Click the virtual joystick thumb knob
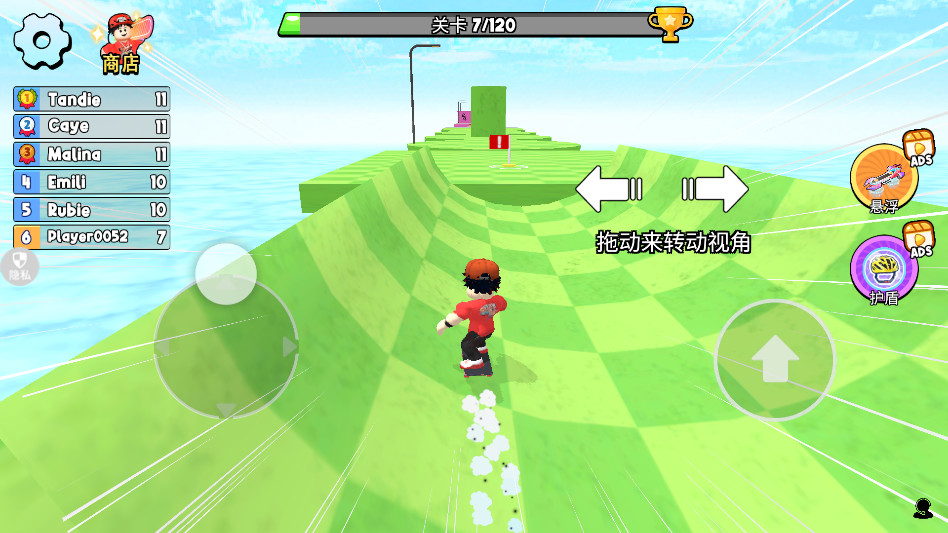948x533 pixels. [x=226, y=274]
